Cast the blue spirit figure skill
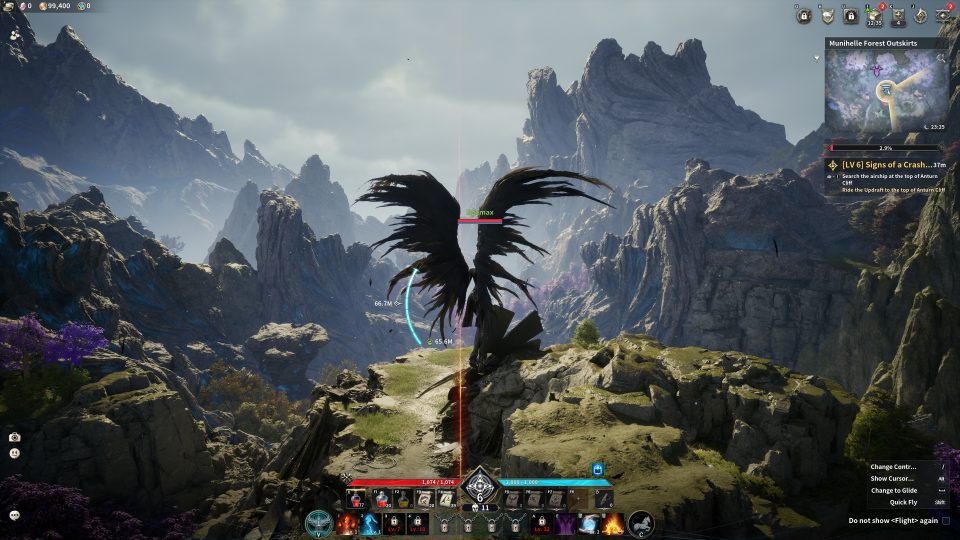Image resolution: width=960 pixels, height=540 pixels. (371, 523)
